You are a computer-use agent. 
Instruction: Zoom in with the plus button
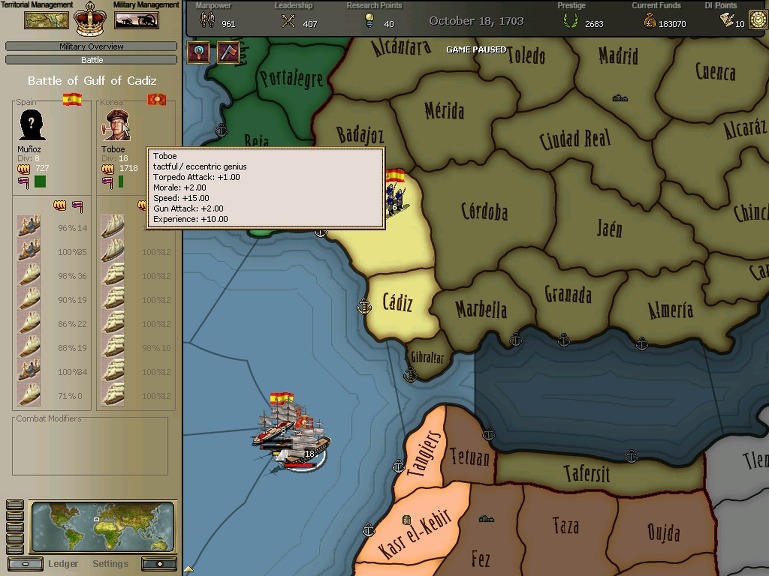[158, 563]
